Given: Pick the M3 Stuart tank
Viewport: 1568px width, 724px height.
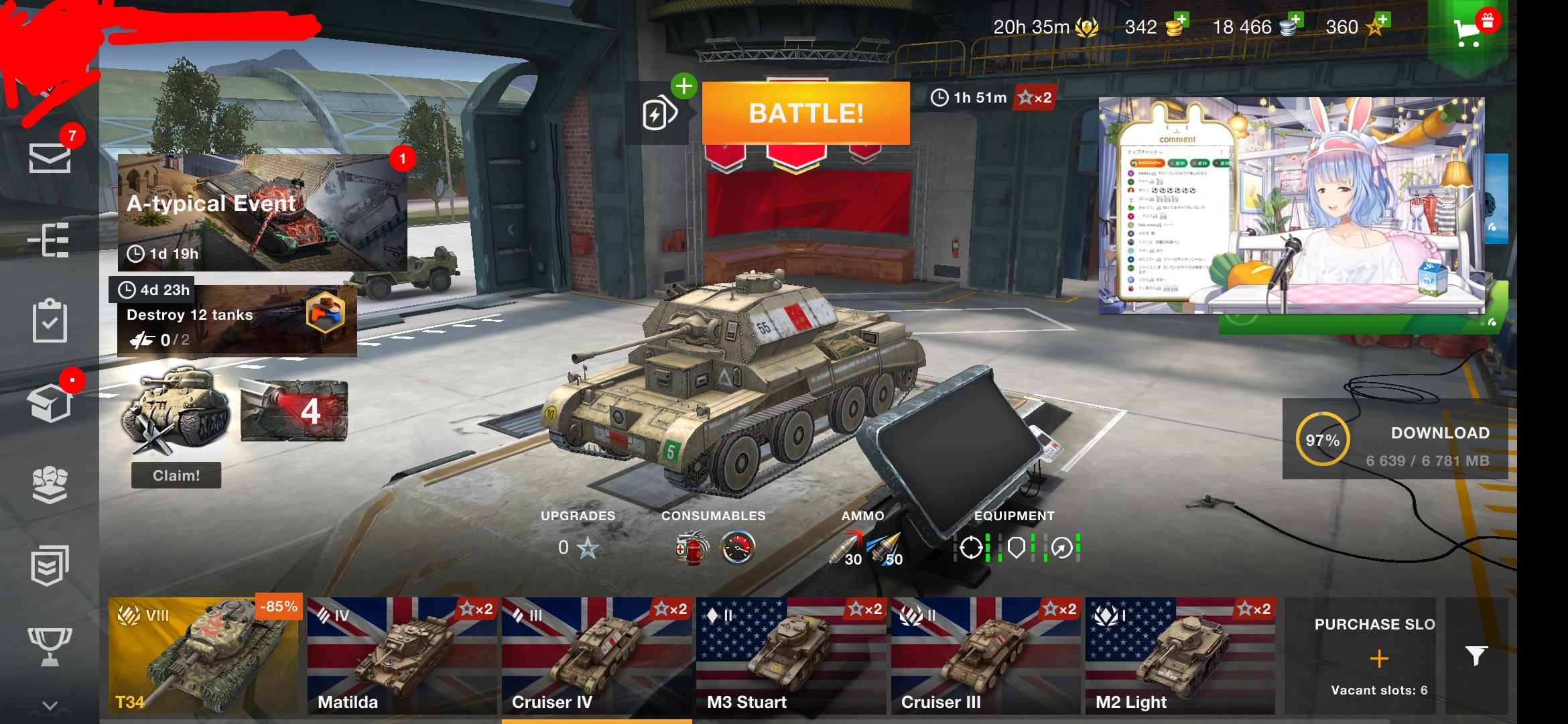Looking at the screenshot, I should (791, 655).
